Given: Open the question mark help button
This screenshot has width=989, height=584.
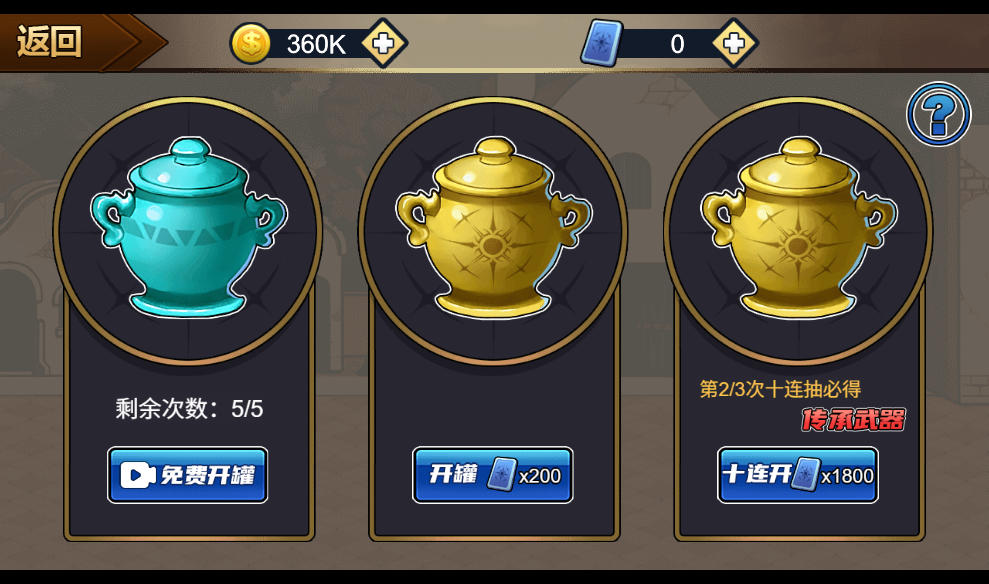Looking at the screenshot, I should tap(938, 114).
